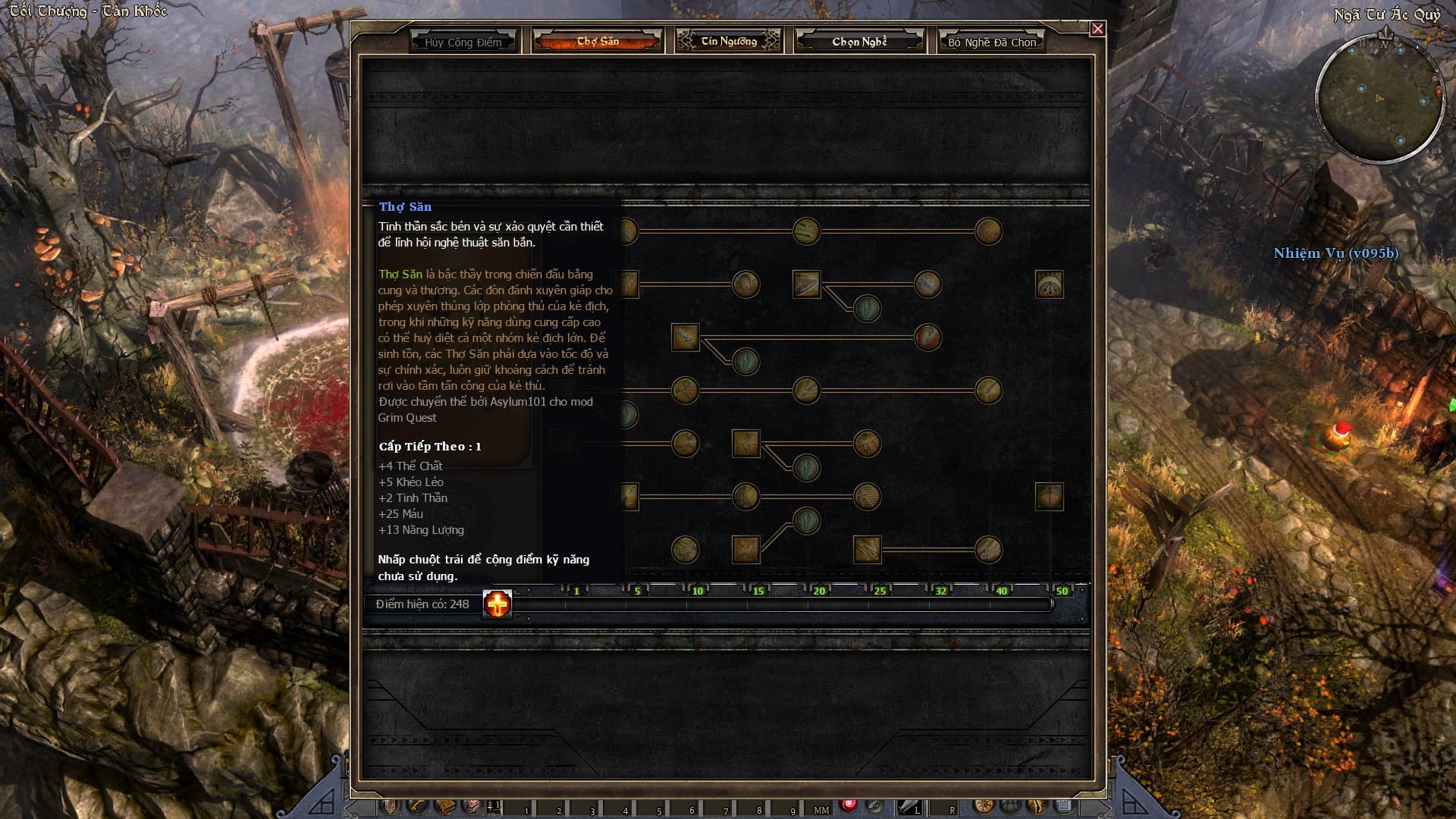Open the Tín Ngưỡng tab
This screenshot has height=819, width=1456.
pos(729,41)
